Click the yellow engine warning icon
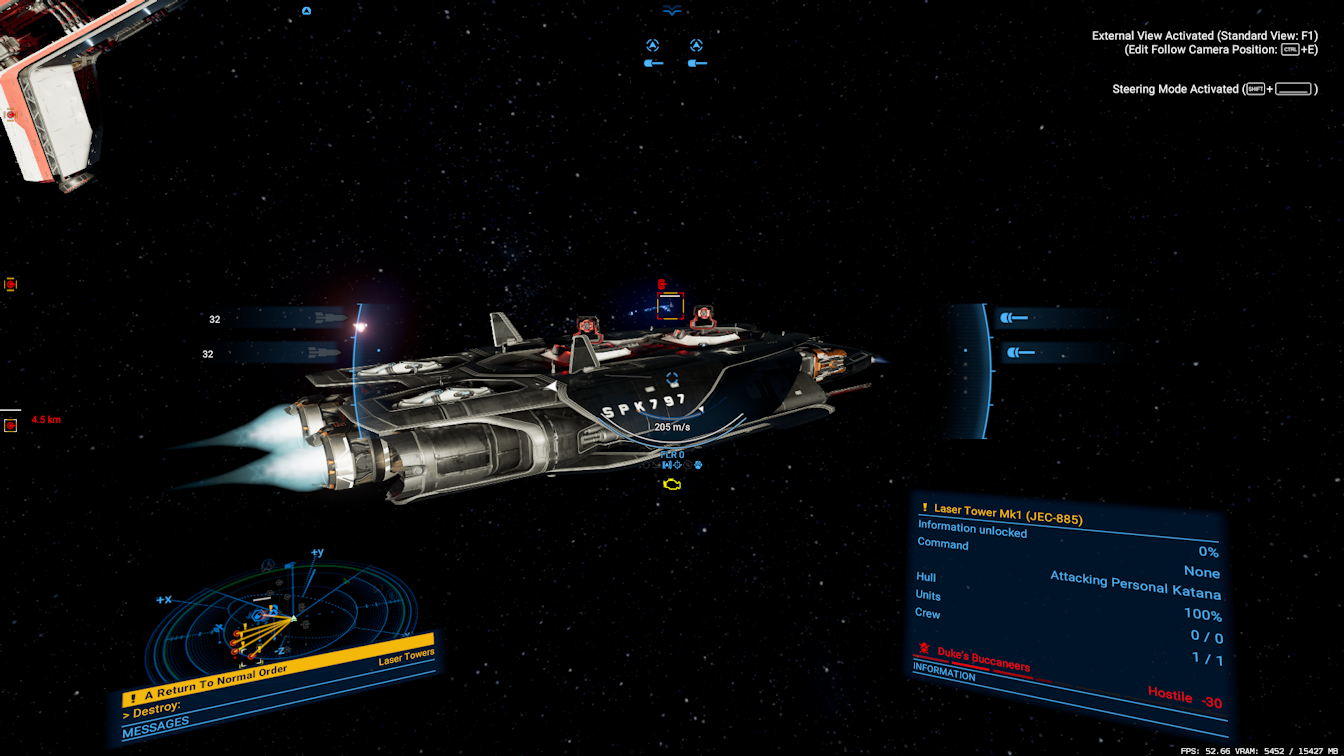 click(673, 485)
